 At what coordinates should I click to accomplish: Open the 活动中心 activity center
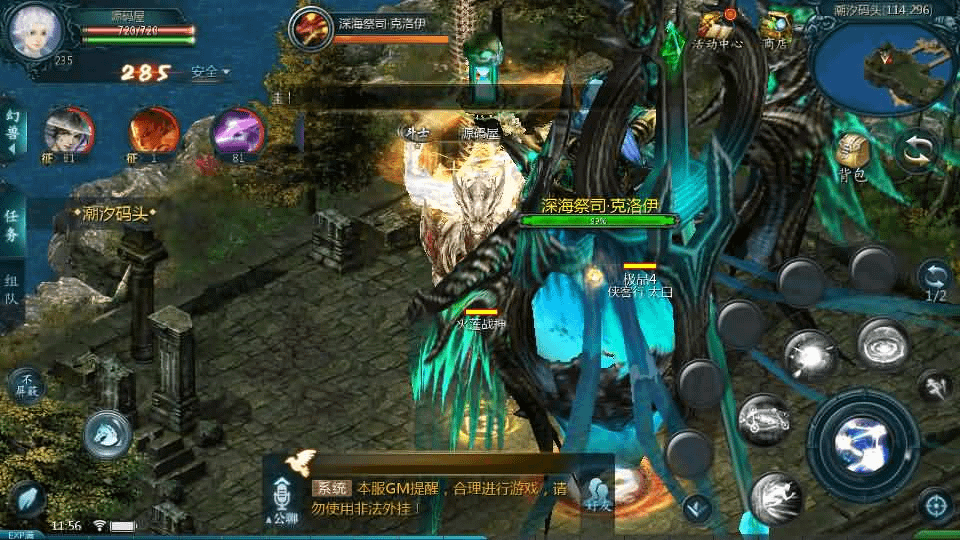[716, 29]
